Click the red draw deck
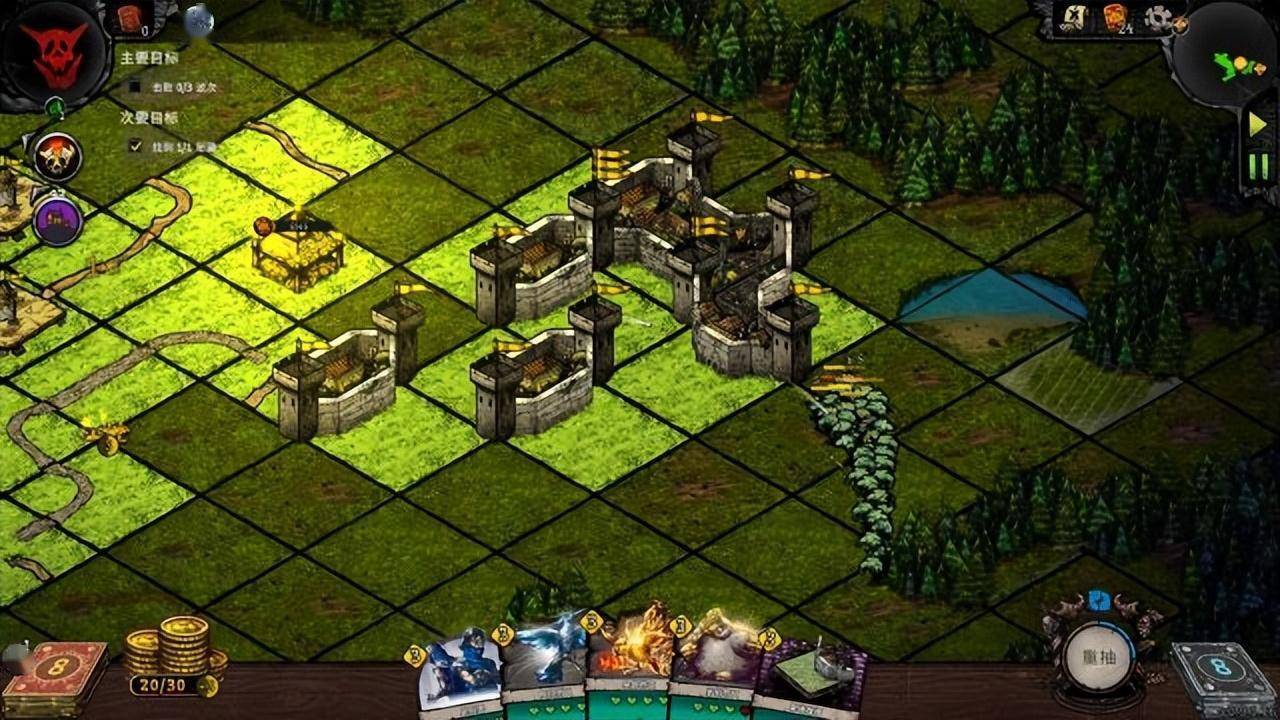The width and height of the screenshot is (1280, 720). coord(68,673)
